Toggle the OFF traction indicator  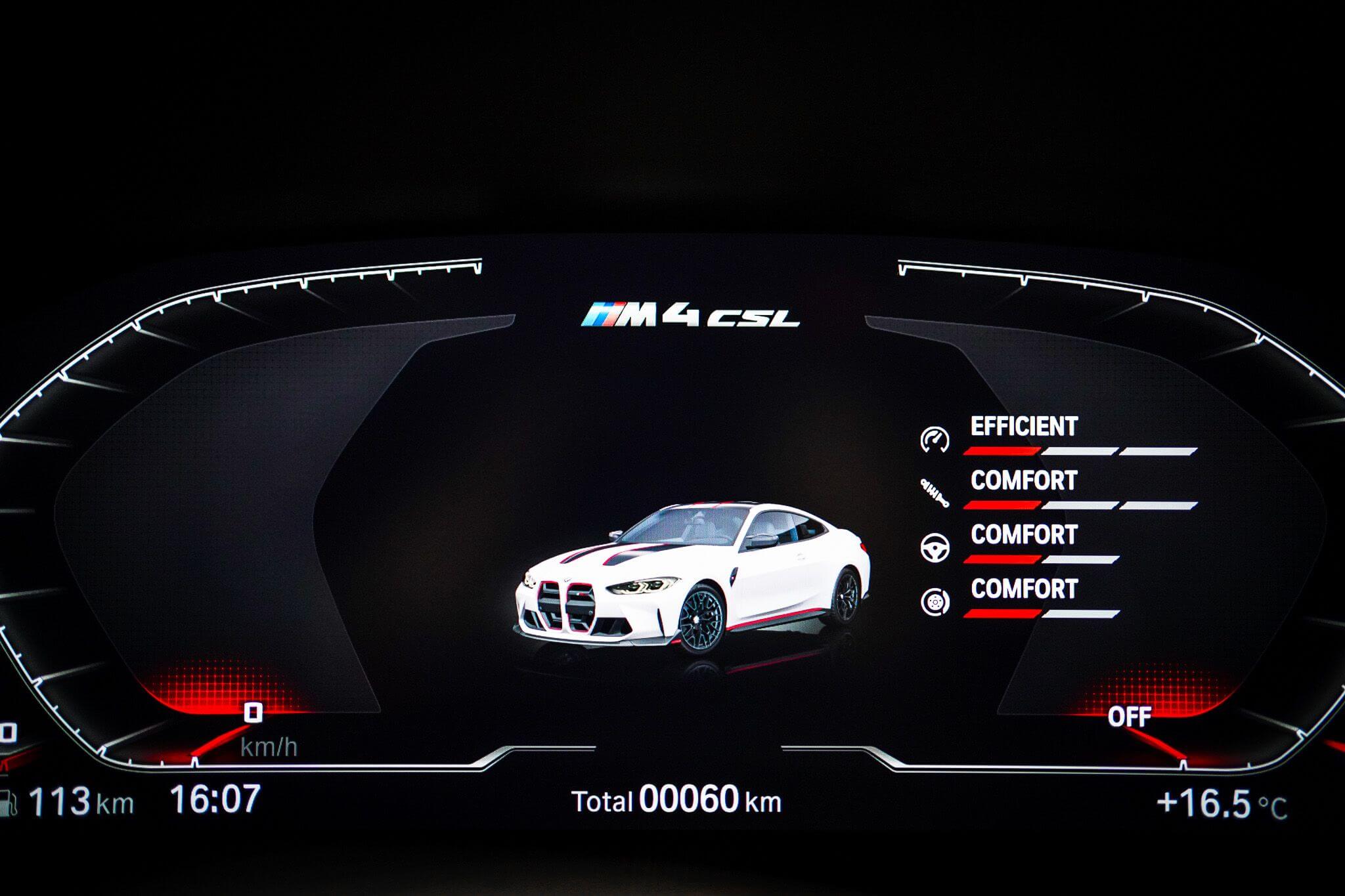click(x=1132, y=715)
